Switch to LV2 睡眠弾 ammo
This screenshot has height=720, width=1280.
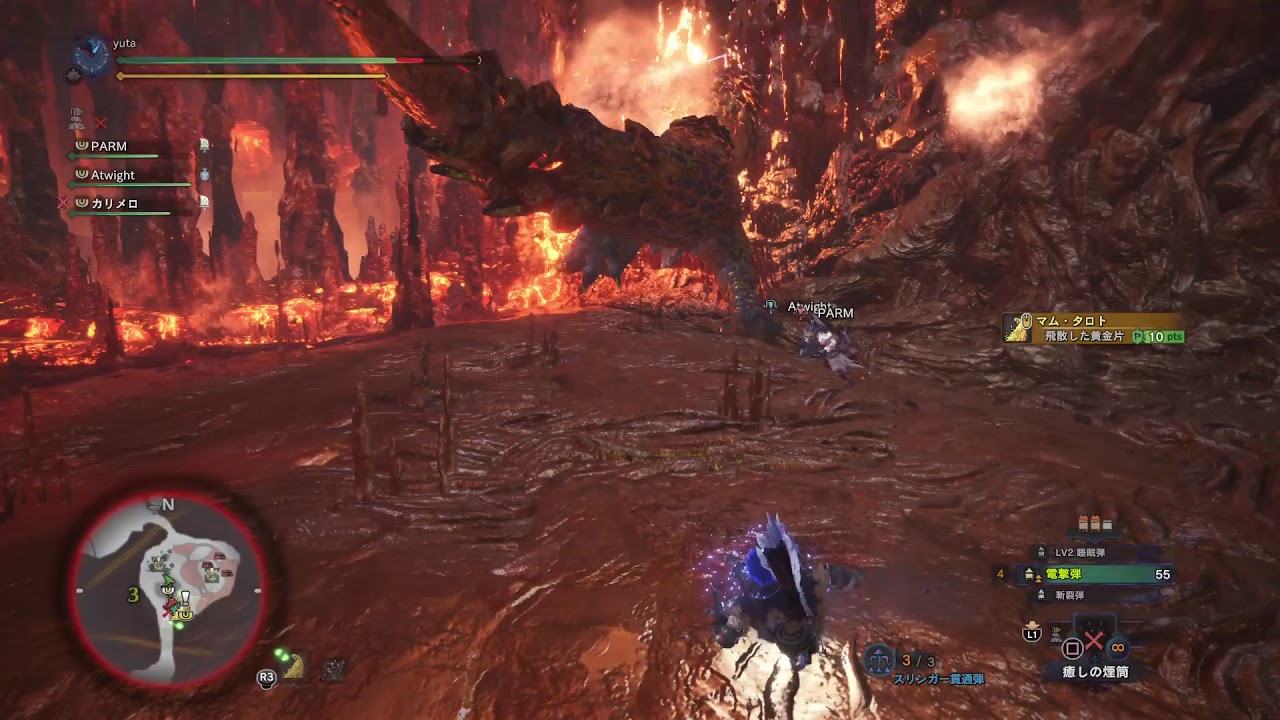(1080, 552)
